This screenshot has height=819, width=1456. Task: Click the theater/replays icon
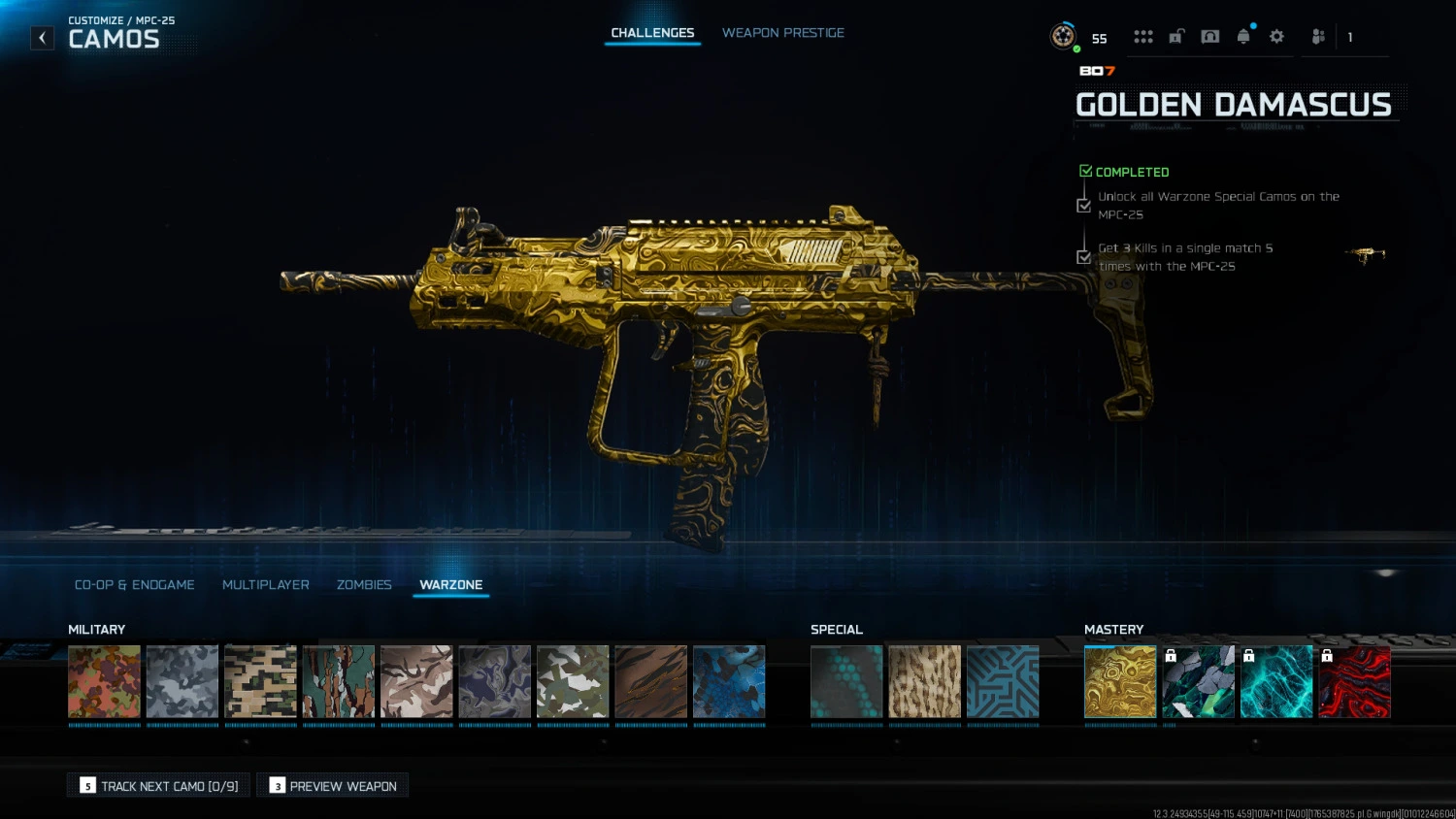1209,36
